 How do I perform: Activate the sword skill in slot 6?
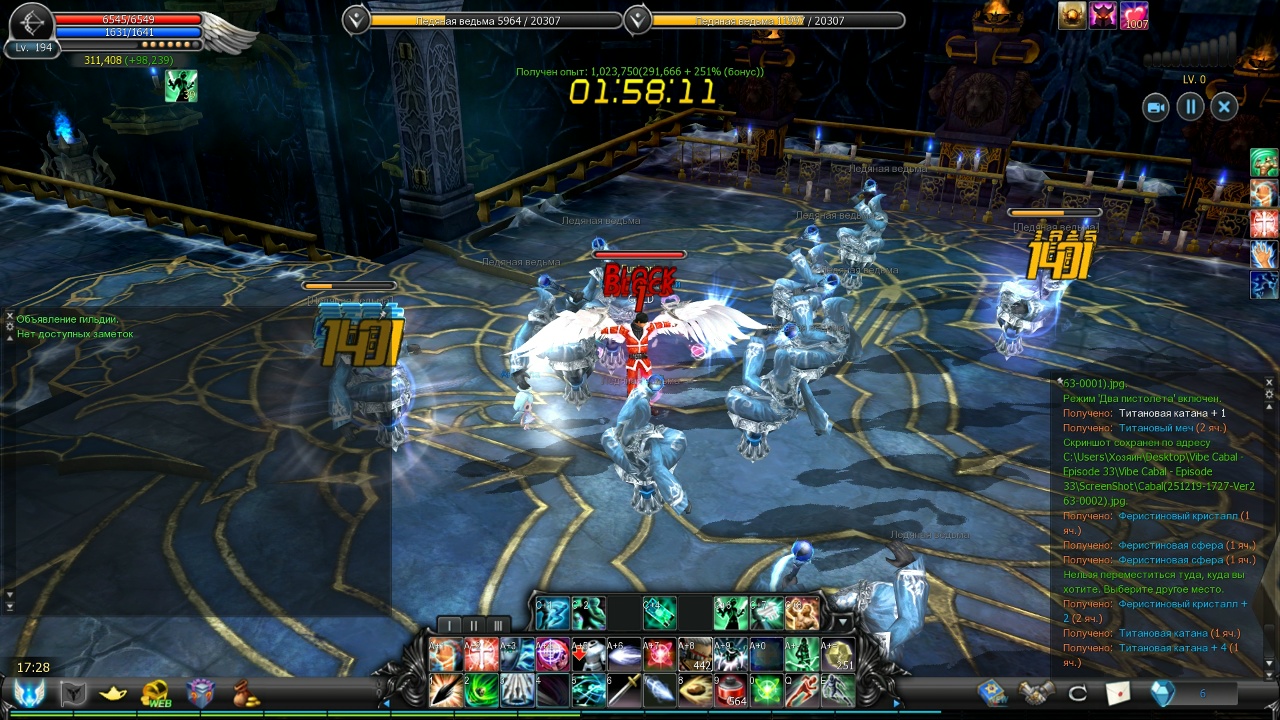(624, 690)
